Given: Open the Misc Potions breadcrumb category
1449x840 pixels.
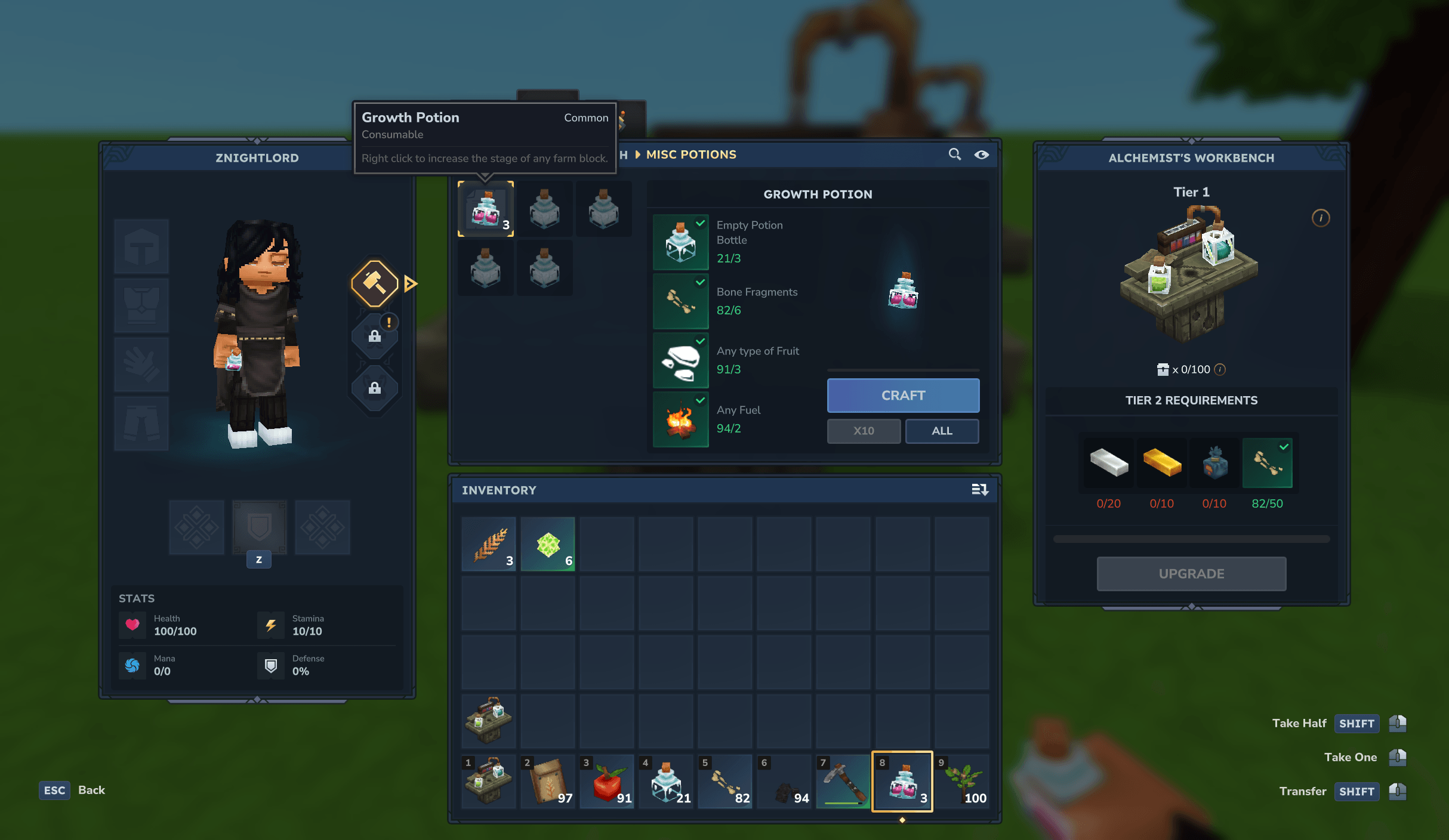Looking at the screenshot, I should (690, 155).
